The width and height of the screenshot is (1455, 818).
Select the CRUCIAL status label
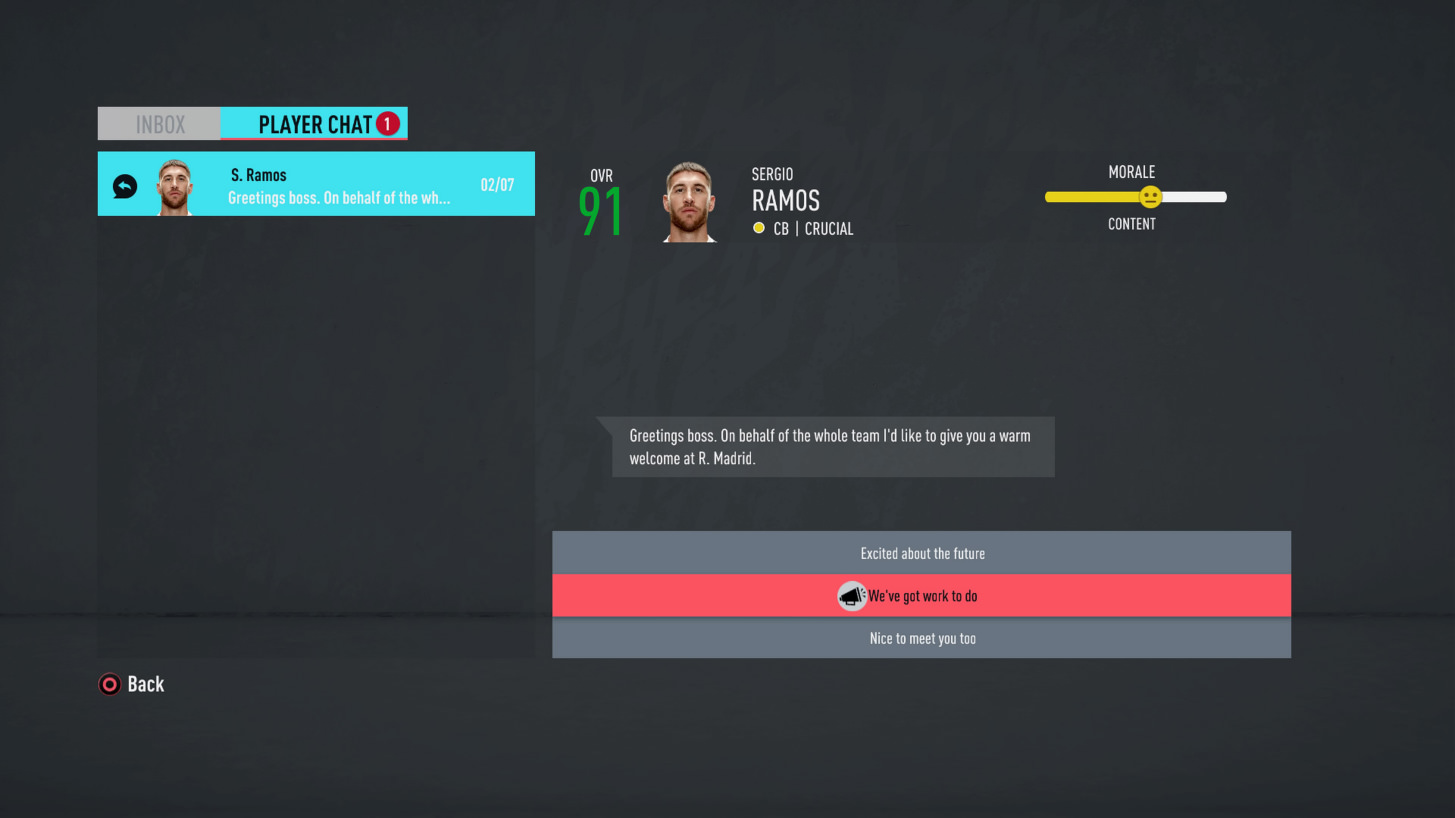coord(828,228)
